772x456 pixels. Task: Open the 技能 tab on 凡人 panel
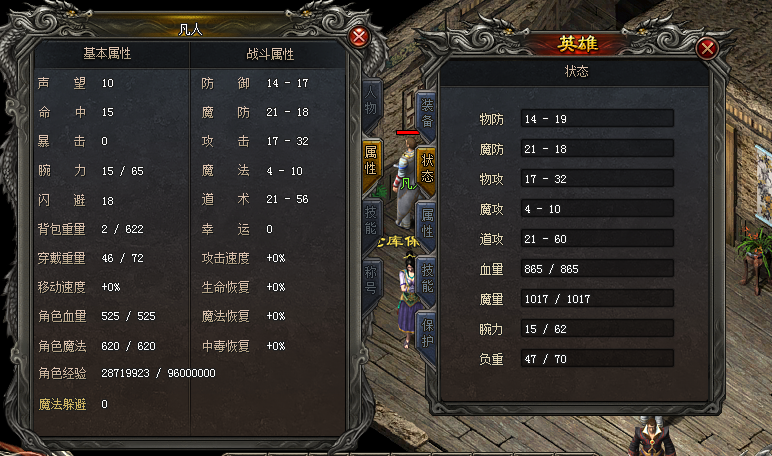[370, 219]
